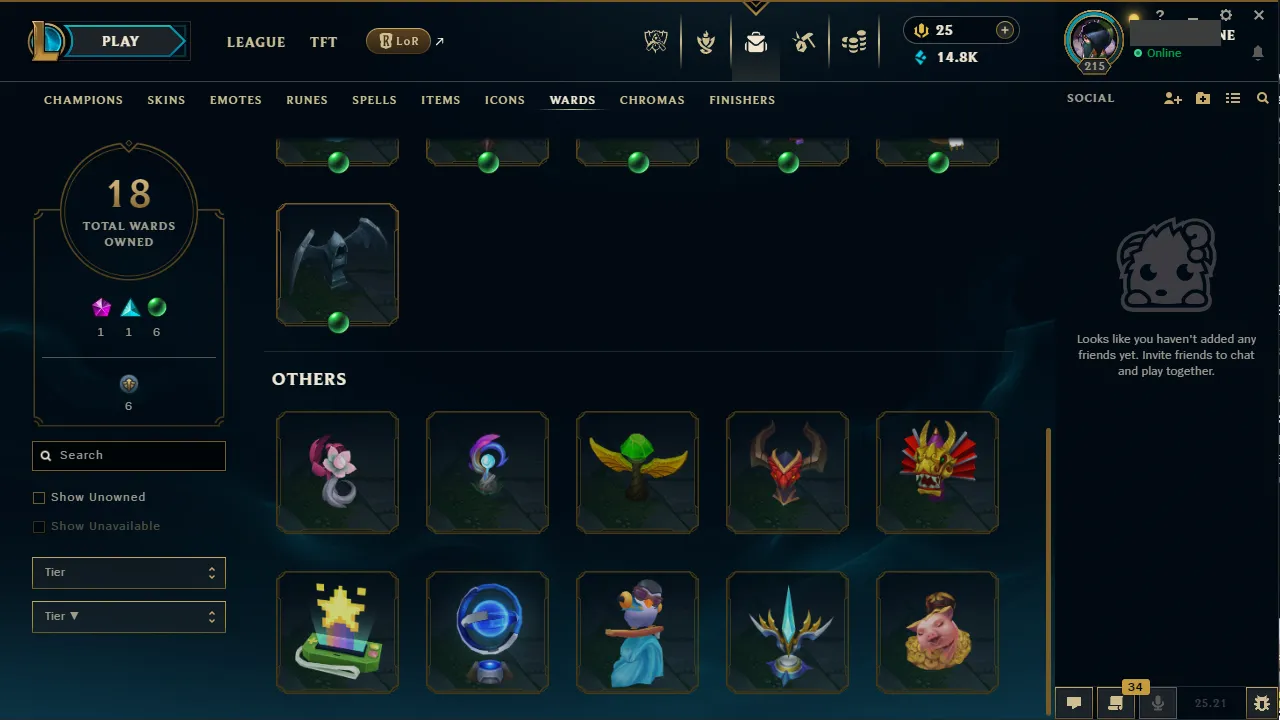Open the first Tier dropdown
The height and width of the screenshot is (720, 1280).
pyautogui.click(x=128, y=572)
